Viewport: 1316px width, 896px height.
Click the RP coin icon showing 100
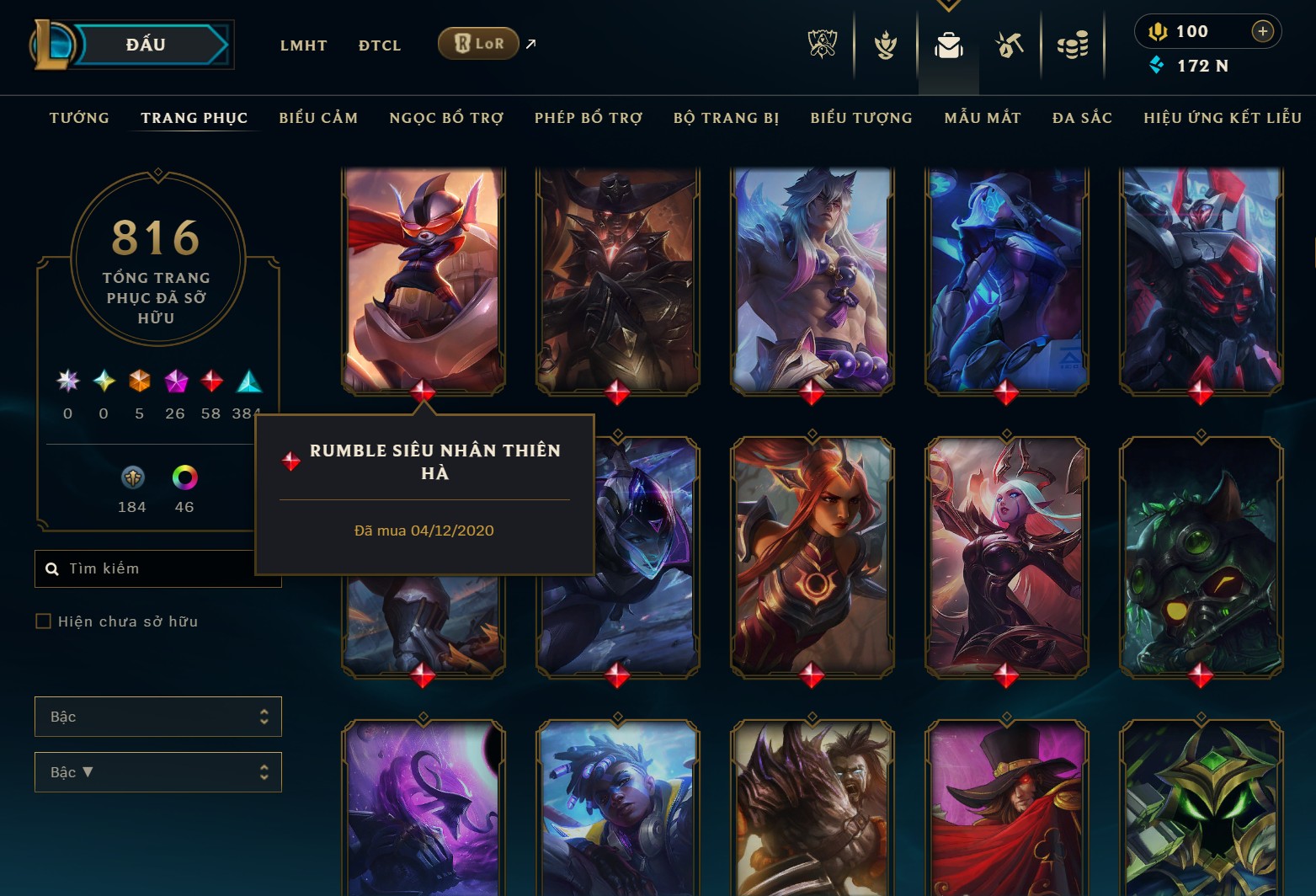point(1159,32)
